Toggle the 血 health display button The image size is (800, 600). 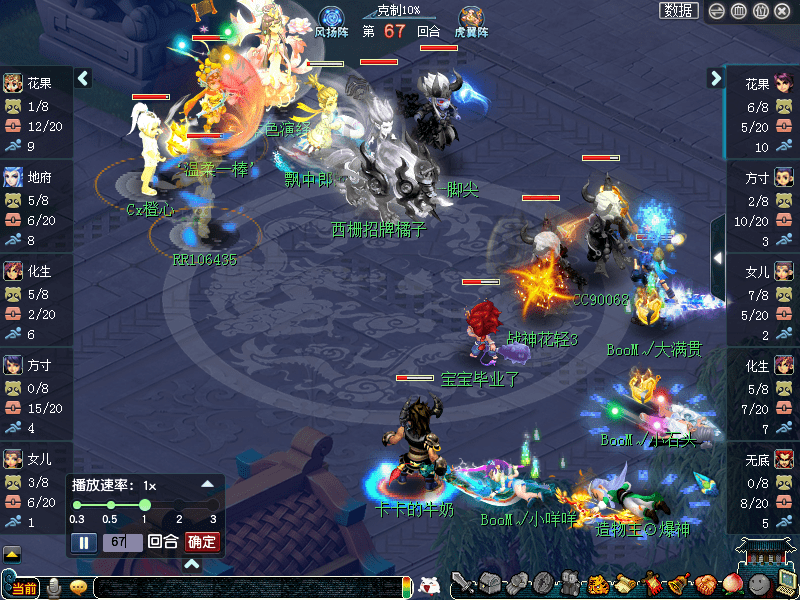(738, 11)
